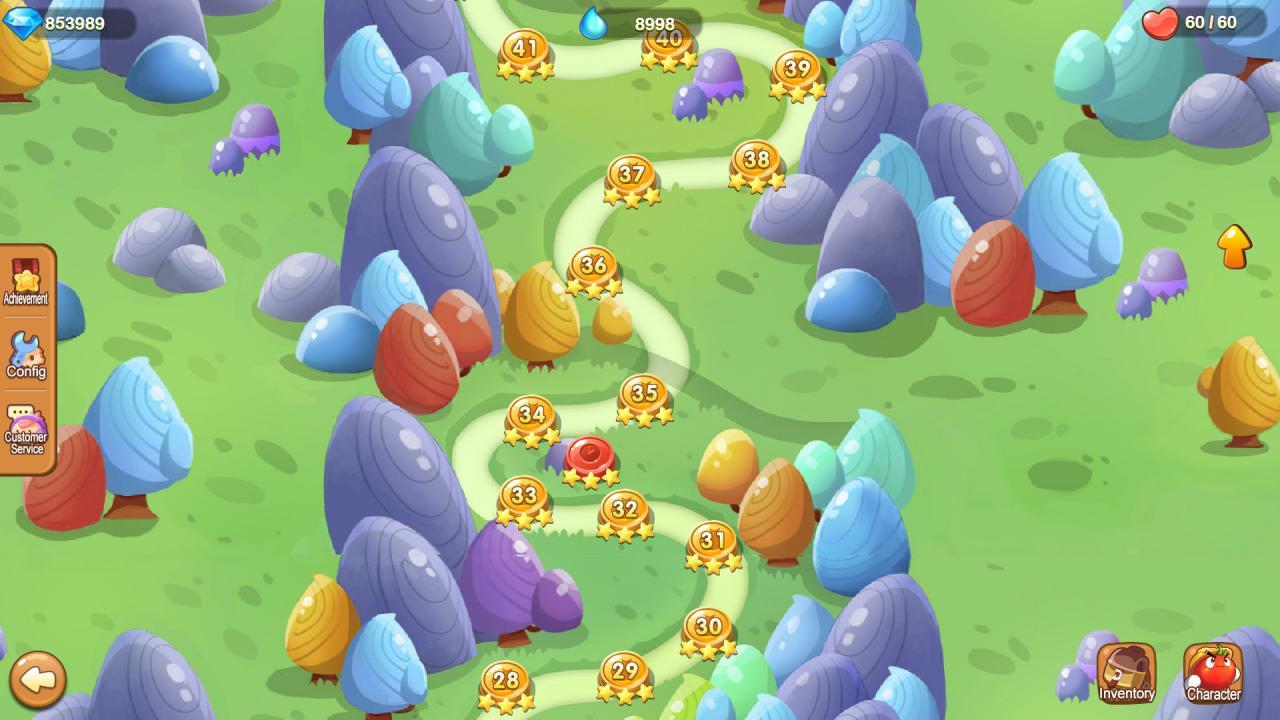Image resolution: width=1280 pixels, height=720 pixels.
Task: Click the stars under level 37
Action: [x=633, y=197]
